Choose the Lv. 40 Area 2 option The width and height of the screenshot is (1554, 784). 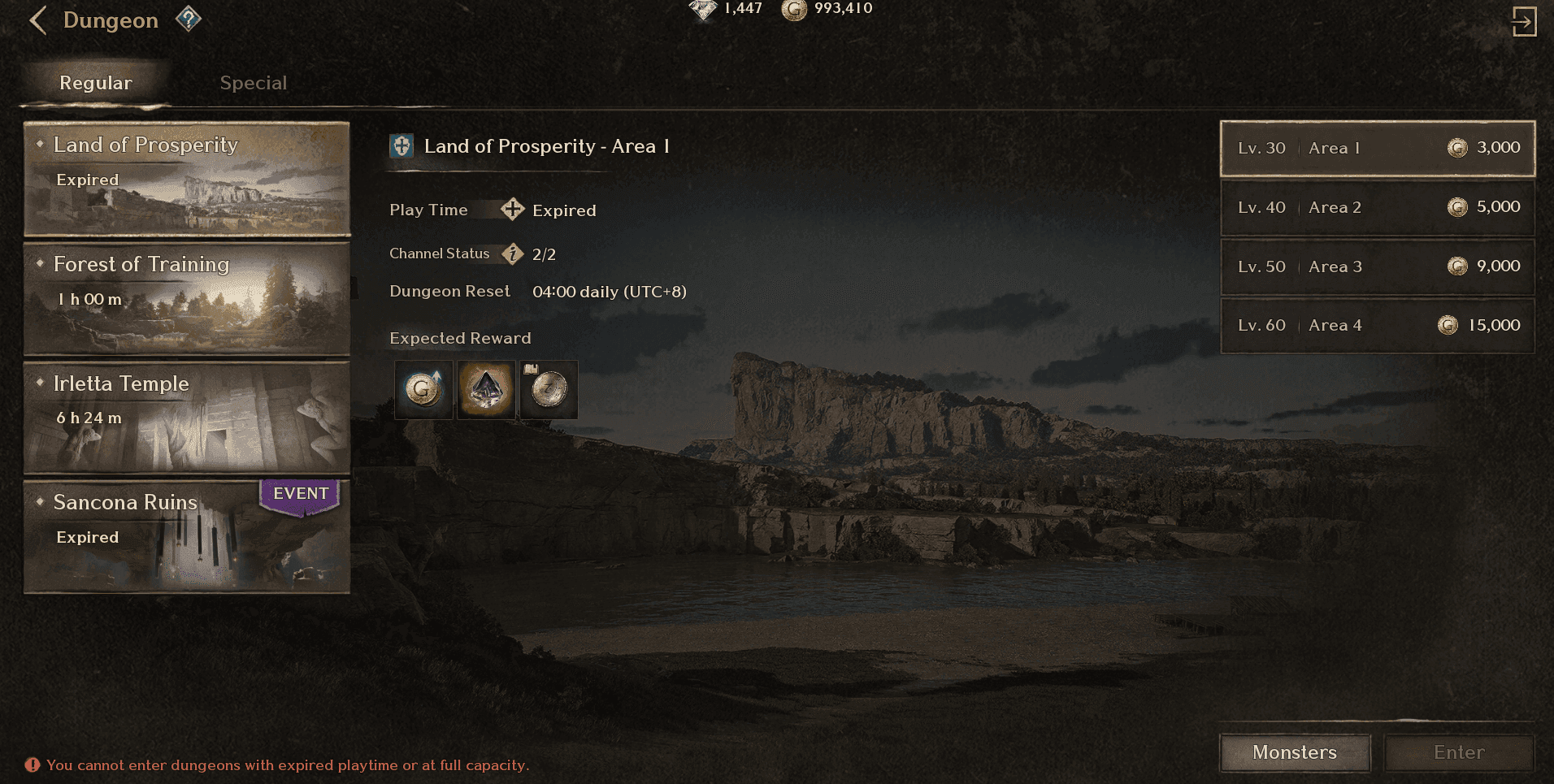point(1377,208)
